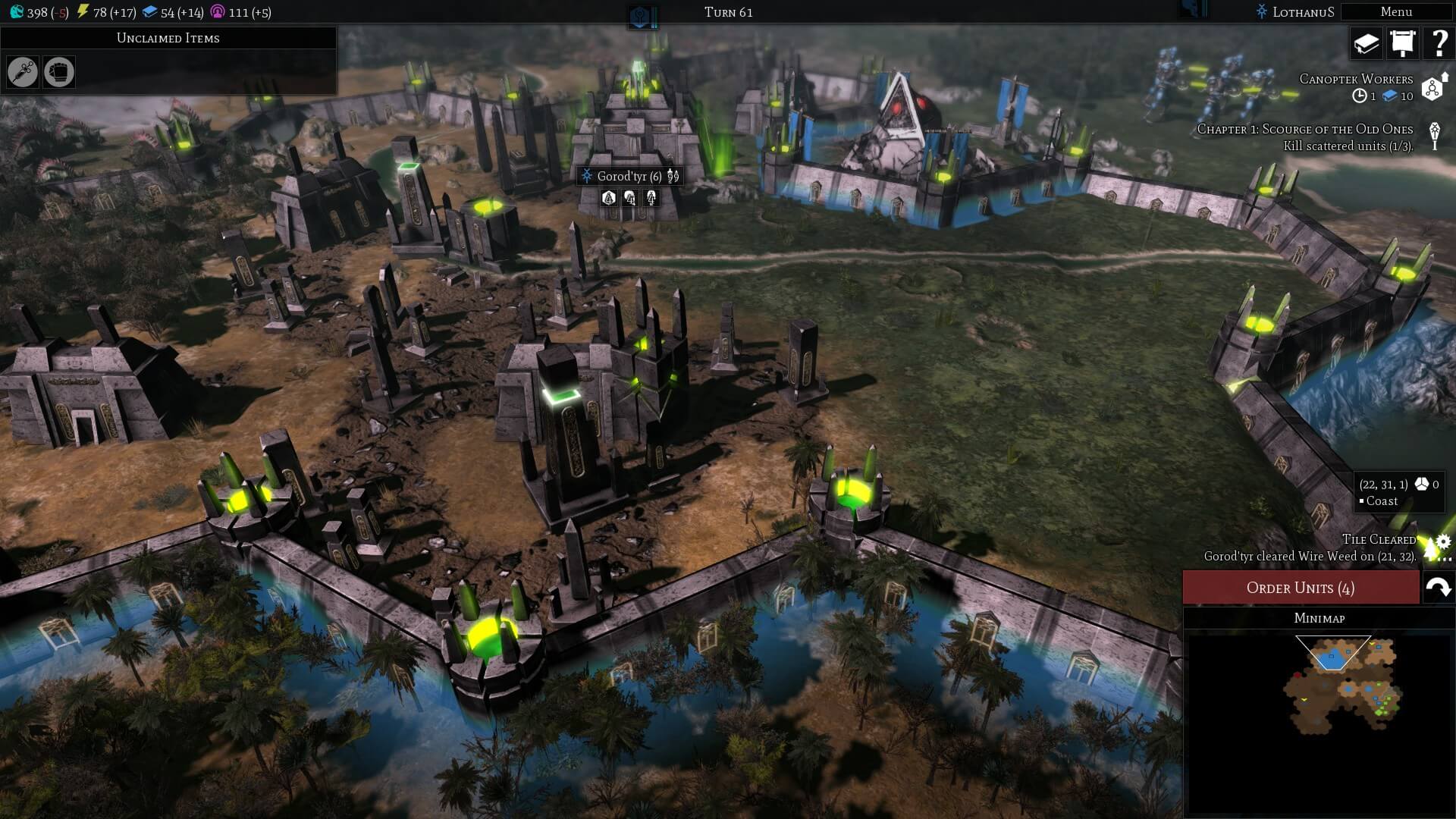This screenshot has width=1456, height=819.
Task: Click the curved arrow next-unit button
Action: click(x=1438, y=588)
